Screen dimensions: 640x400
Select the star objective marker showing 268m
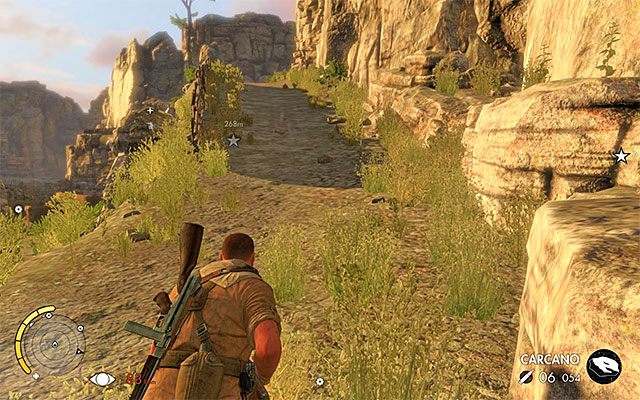(x=233, y=140)
